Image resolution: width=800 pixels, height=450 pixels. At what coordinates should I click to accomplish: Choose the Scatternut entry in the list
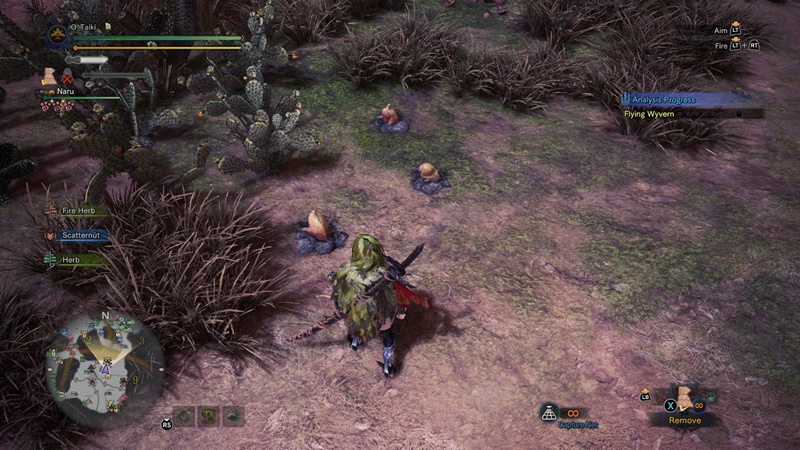coord(84,236)
